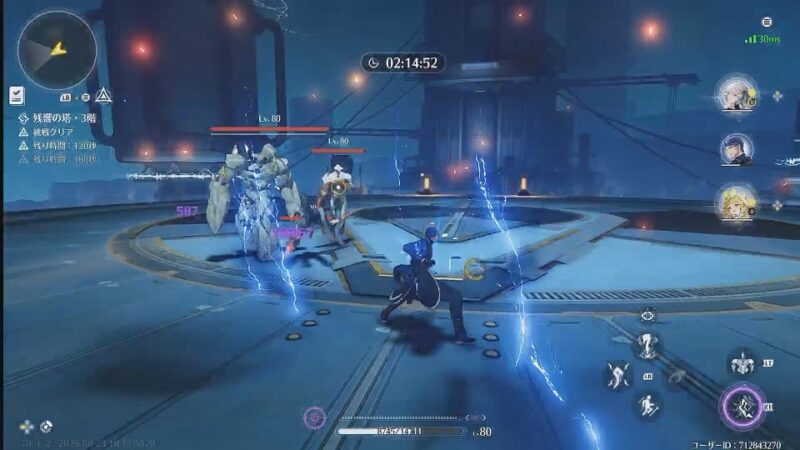
Task: Click the triangle emblem below the minimap
Action: click(x=103, y=96)
